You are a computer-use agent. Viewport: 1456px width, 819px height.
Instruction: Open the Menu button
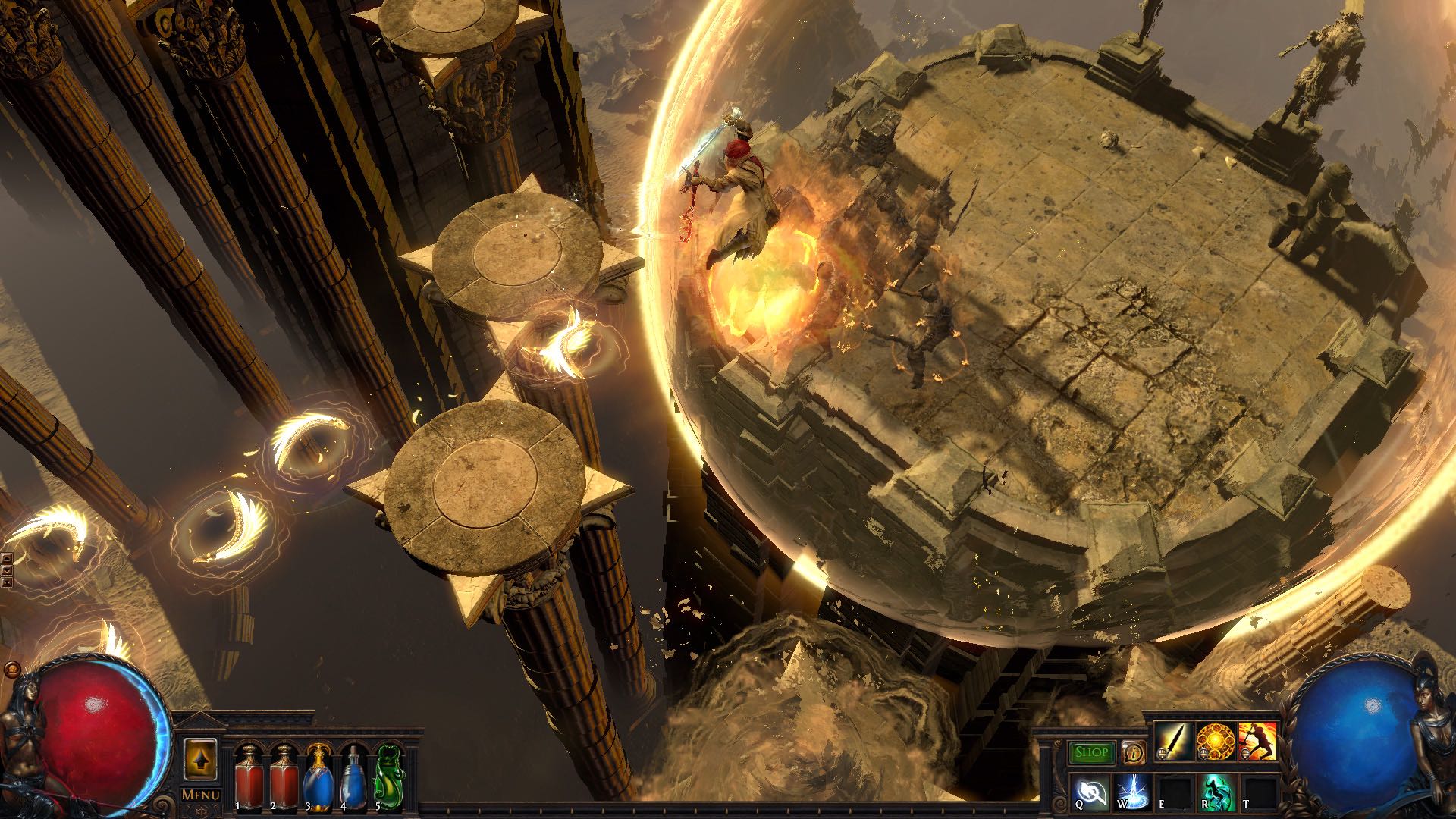200,795
